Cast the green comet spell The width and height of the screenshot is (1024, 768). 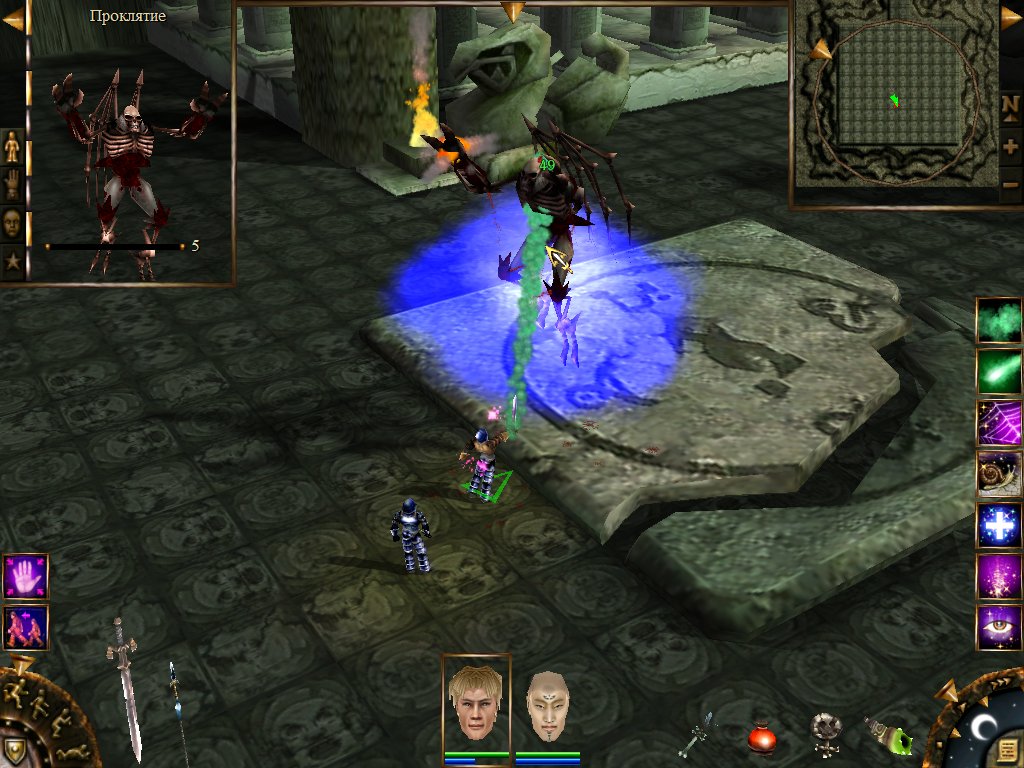999,372
